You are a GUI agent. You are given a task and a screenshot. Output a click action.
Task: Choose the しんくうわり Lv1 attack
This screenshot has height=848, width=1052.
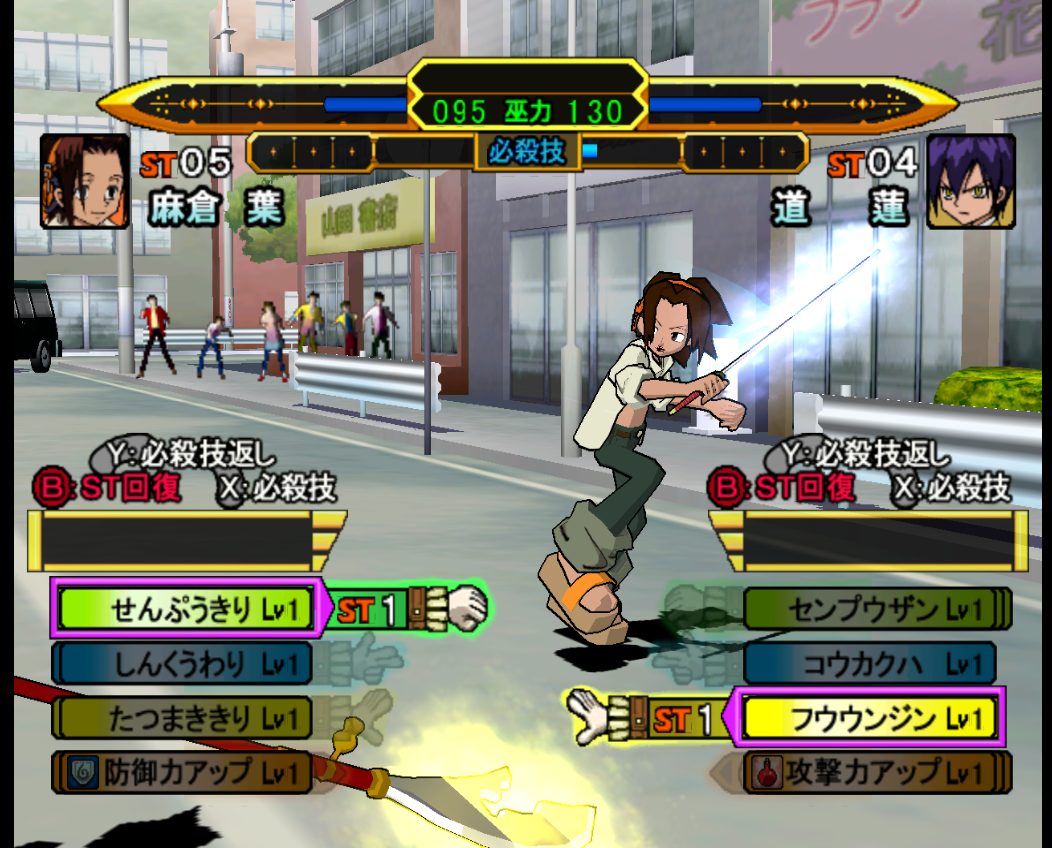185,663
